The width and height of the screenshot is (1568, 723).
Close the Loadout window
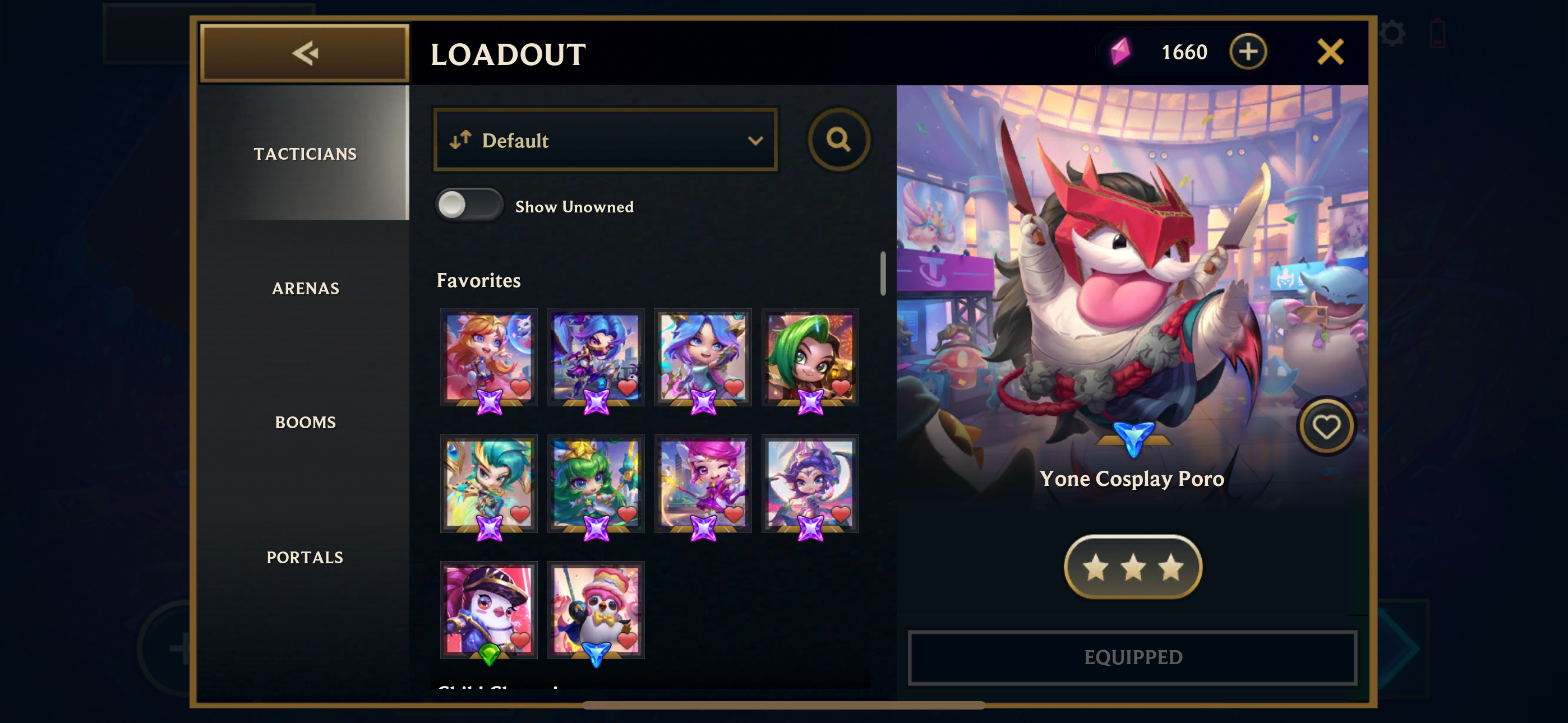point(1330,52)
